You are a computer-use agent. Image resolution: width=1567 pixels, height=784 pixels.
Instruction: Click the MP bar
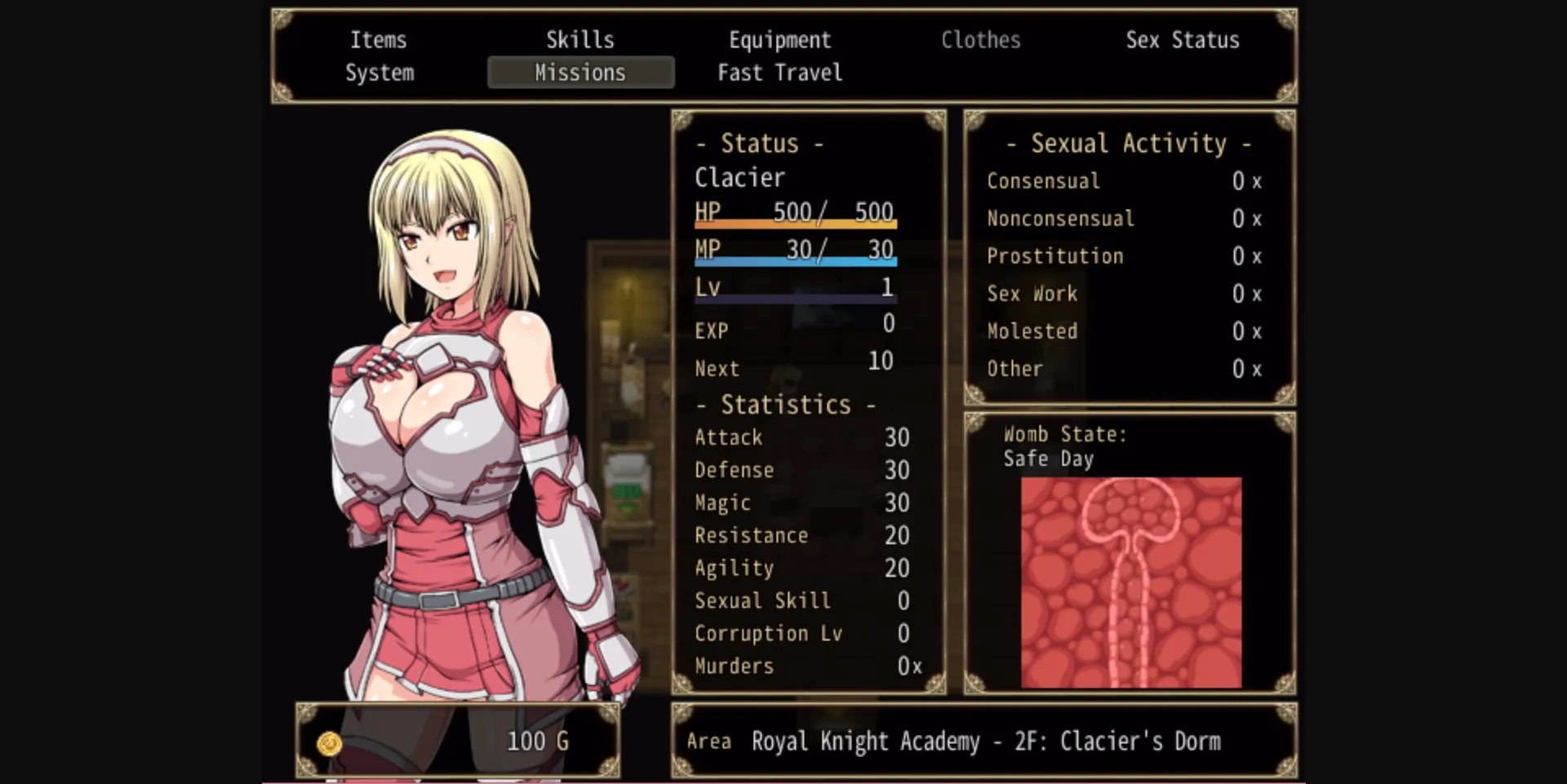click(x=796, y=259)
